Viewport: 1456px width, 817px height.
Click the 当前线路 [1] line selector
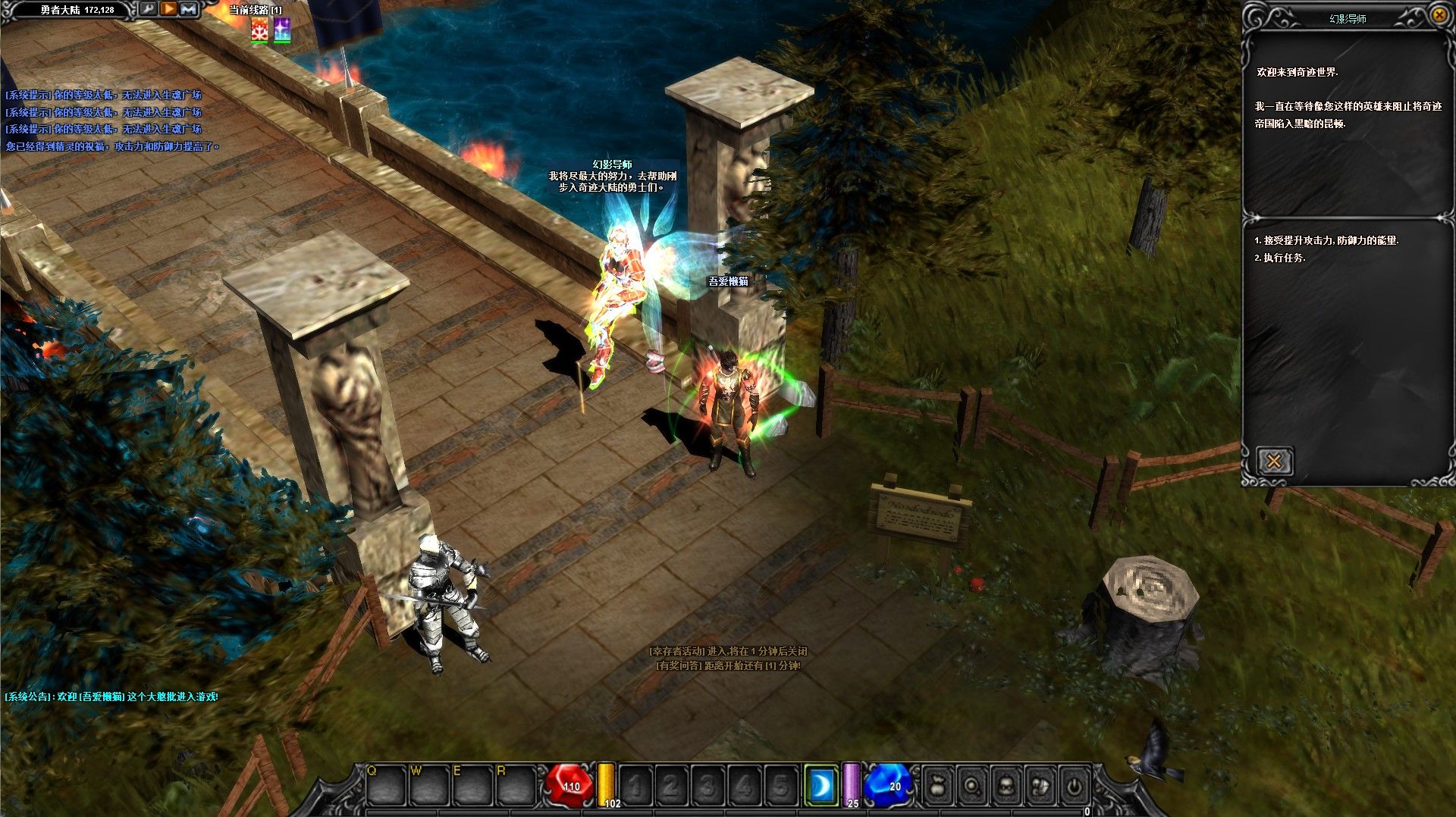(256, 10)
